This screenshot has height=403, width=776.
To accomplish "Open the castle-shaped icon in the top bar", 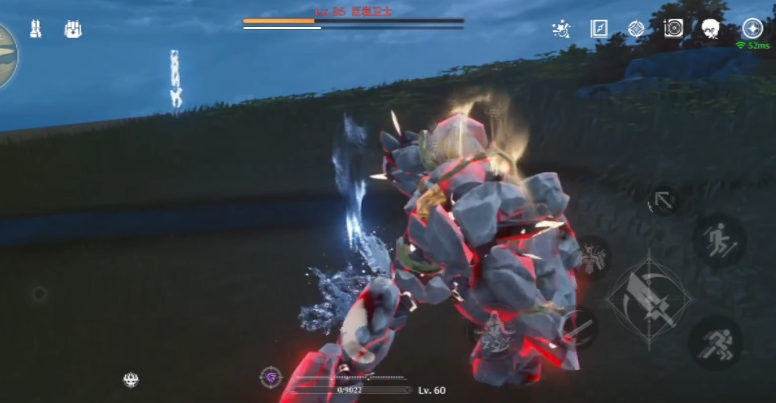I will coord(72,29).
